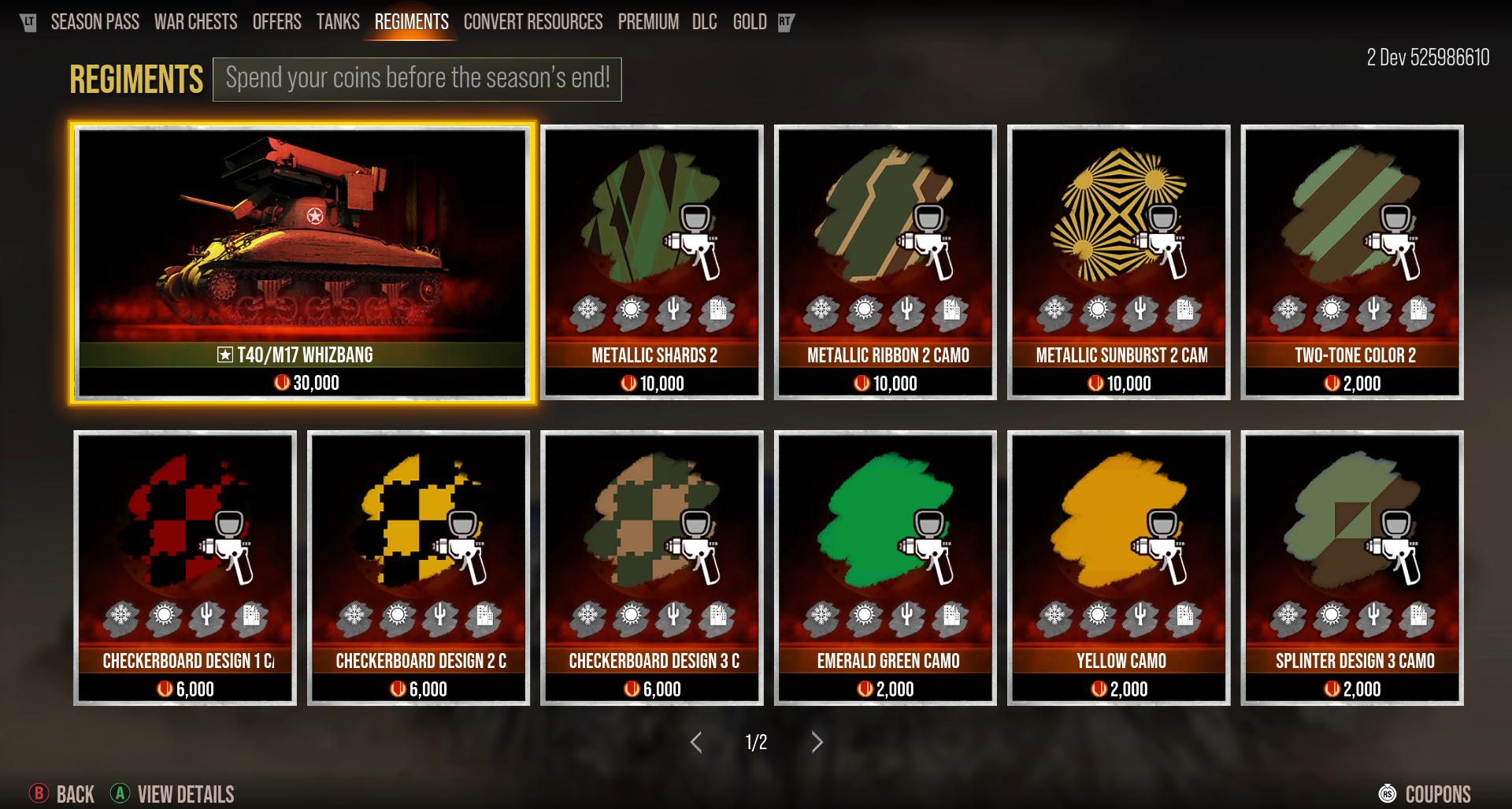The width and height of the screenshot is (1512, 809).
Task: Show the Gold tab
Action: pos(749,22)
